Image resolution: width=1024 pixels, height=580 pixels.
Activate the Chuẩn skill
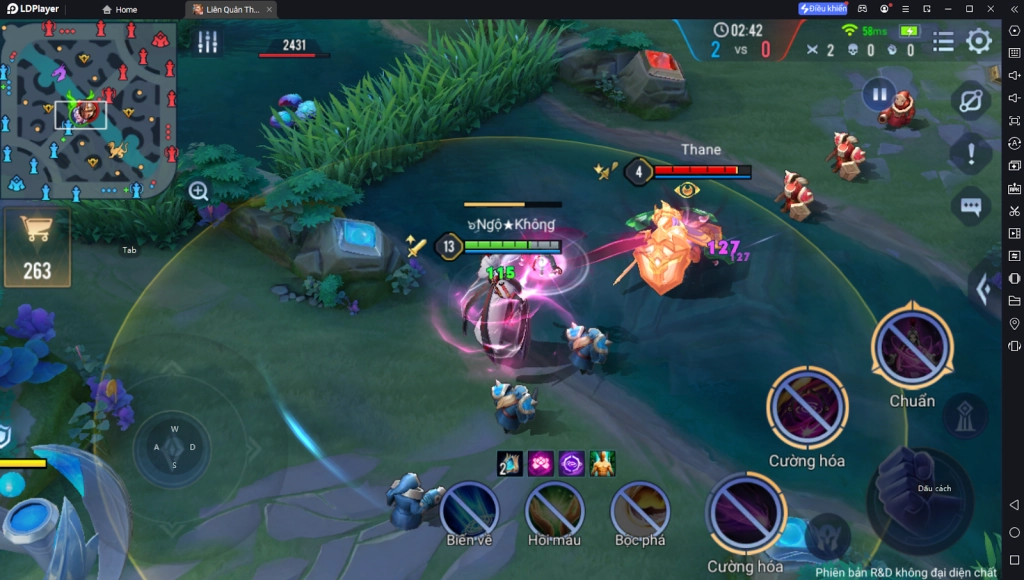tap(911, 347)
